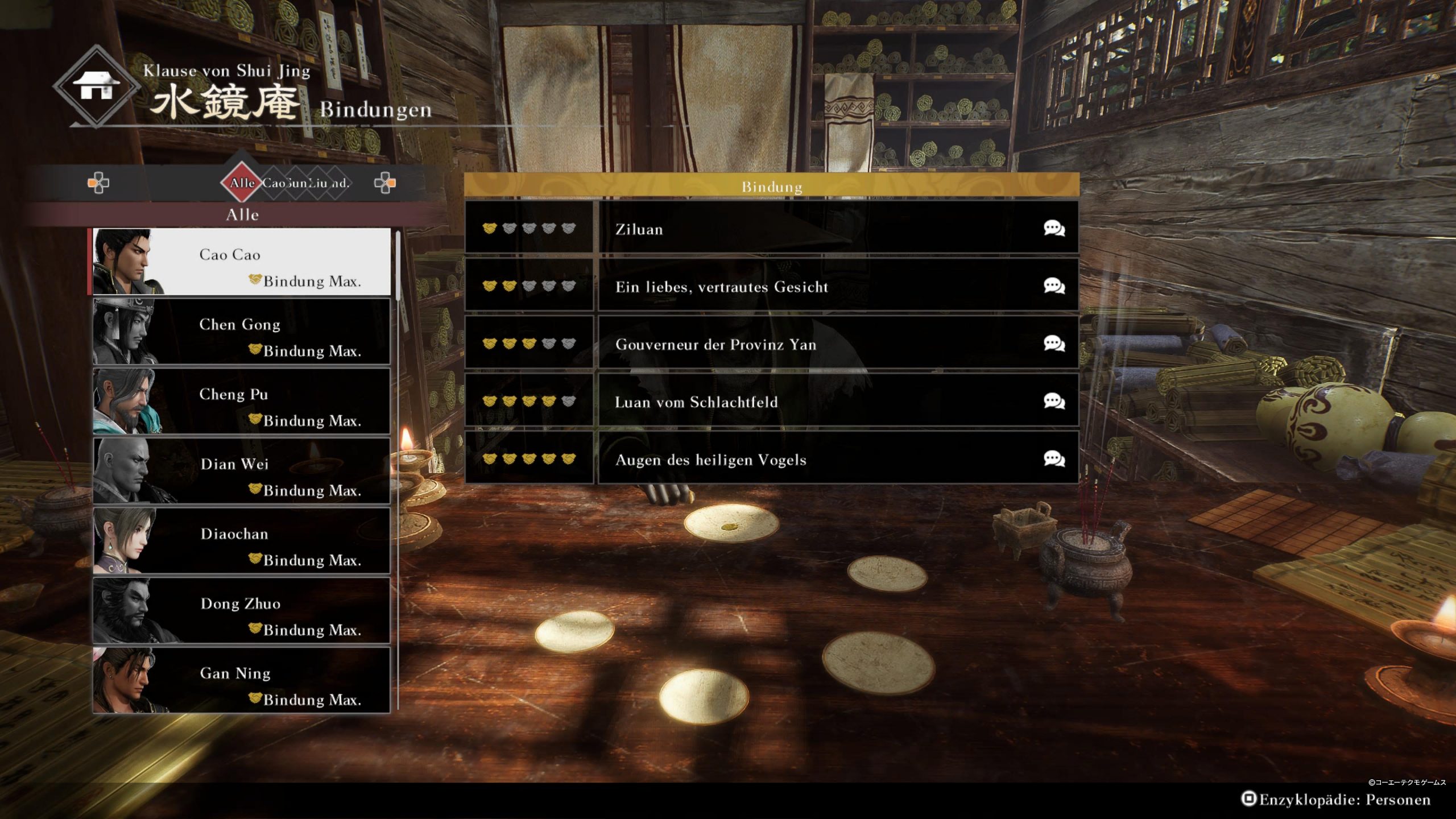
Task: Choose Chen Gong from the bond list
Action: point(242,332)
